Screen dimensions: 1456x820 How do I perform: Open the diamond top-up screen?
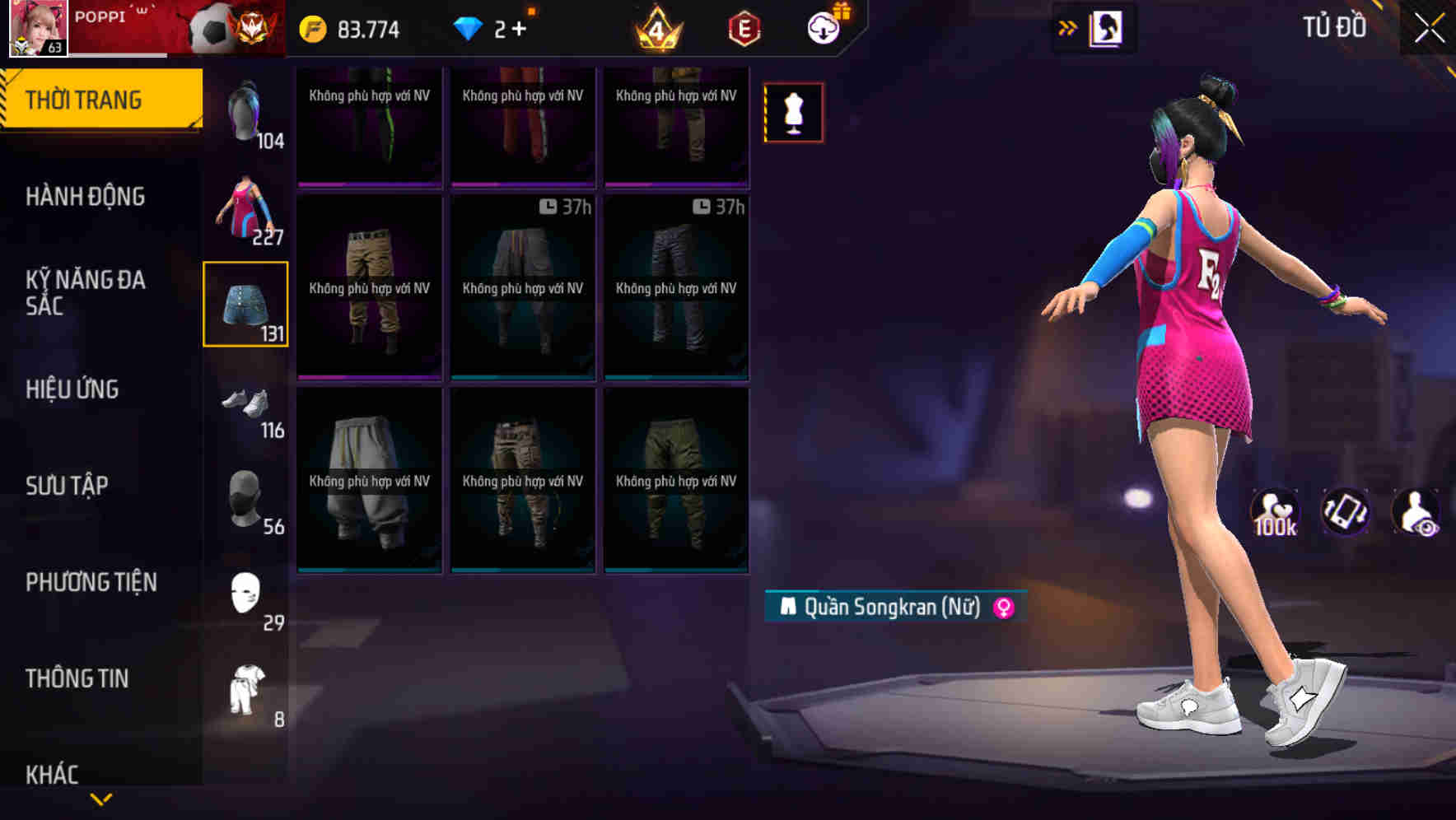click(x=494, y=29)
